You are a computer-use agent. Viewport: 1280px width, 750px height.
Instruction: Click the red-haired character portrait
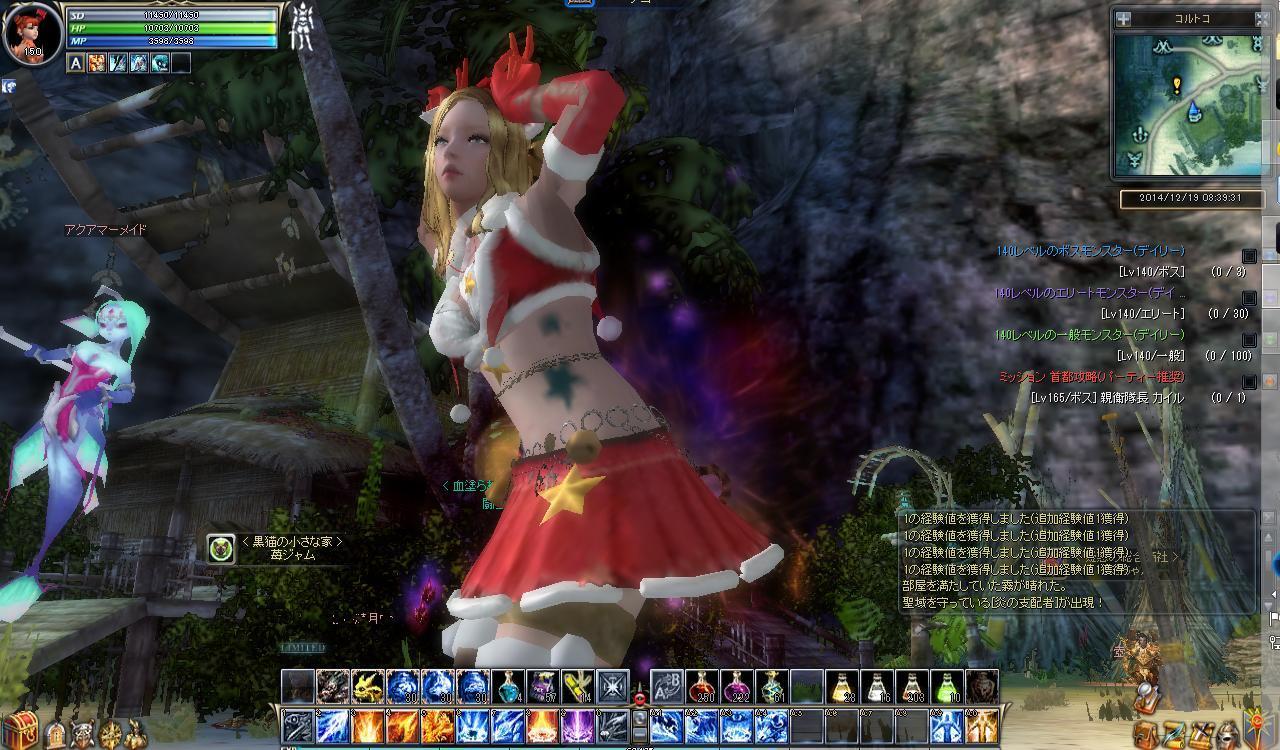click(30, 31)
